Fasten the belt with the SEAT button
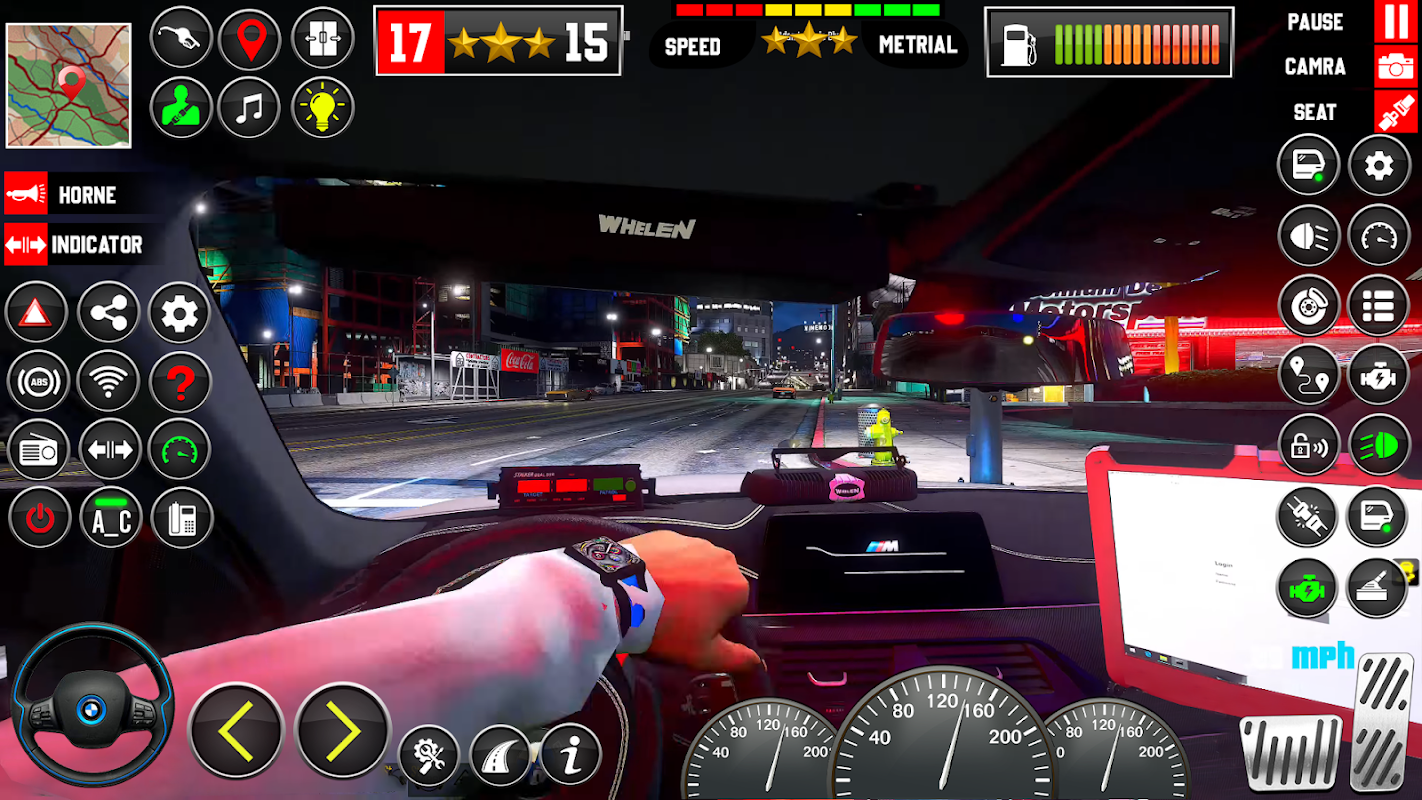This screenshot has width=1422, height=800. point(1395,112)
